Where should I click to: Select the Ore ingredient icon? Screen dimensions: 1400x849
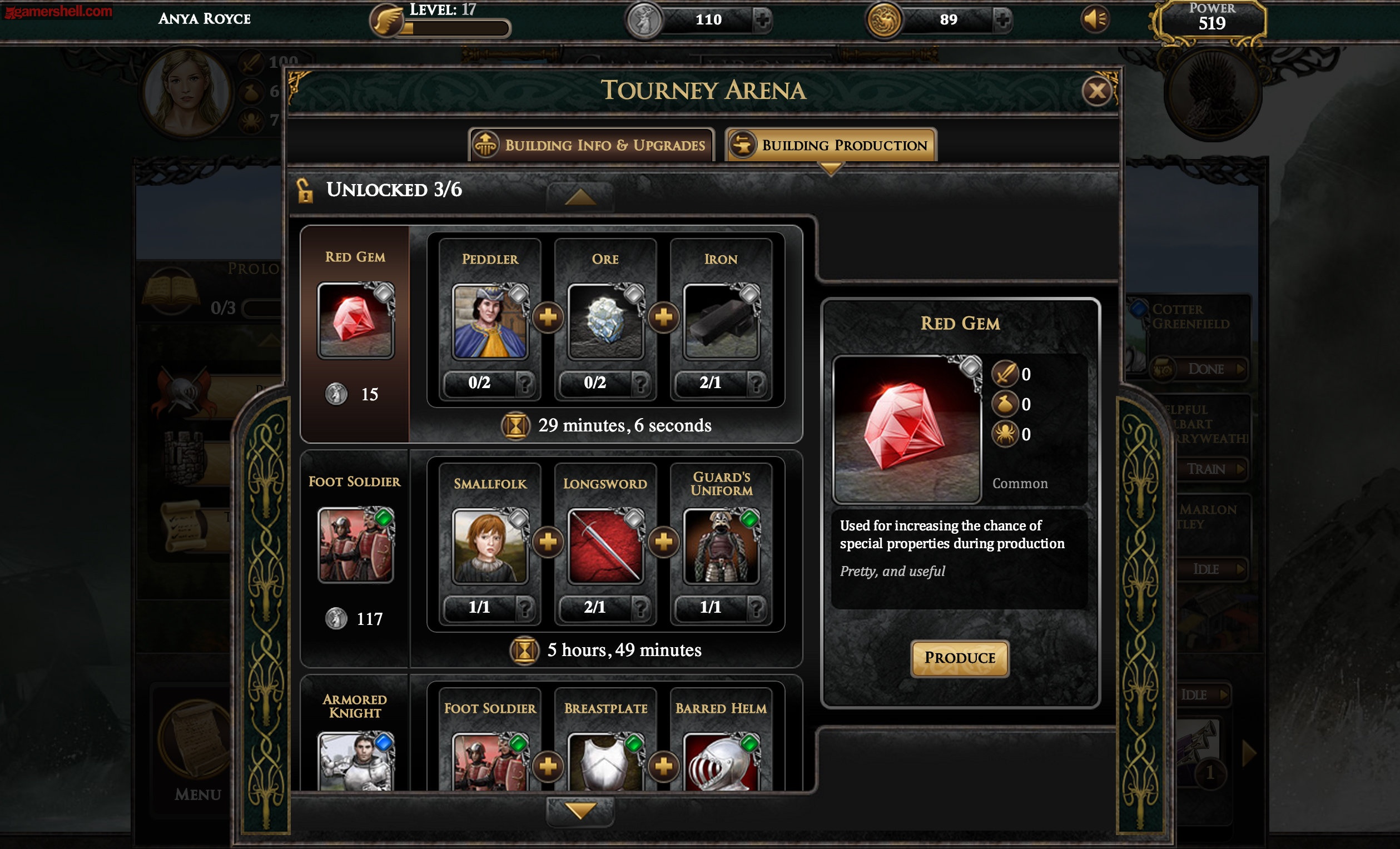point(605,322)
